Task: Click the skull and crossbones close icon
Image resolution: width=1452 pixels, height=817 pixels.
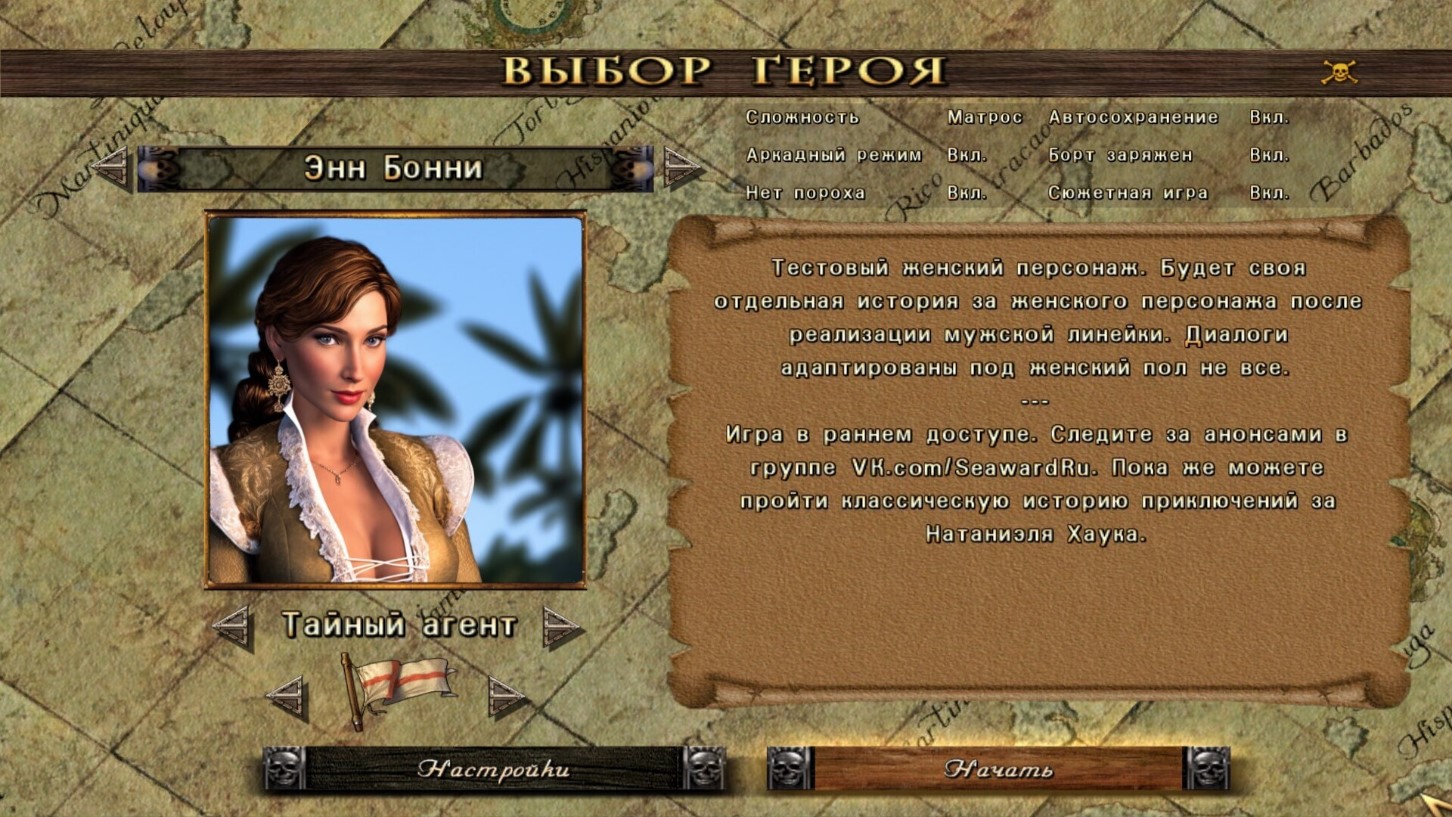Action: click(1339, 72)
